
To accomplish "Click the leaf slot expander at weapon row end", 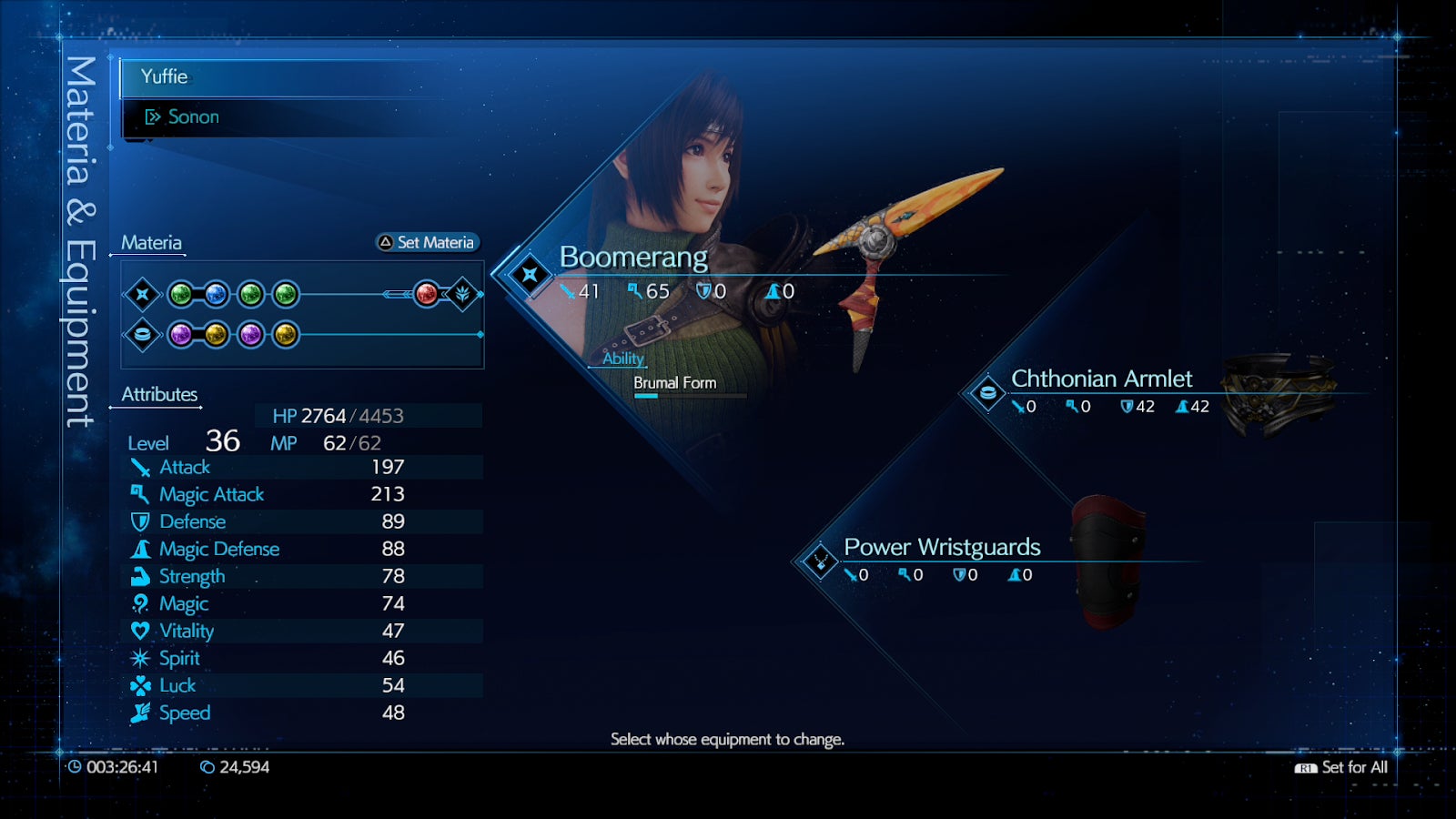I will (x=462, y=295).
